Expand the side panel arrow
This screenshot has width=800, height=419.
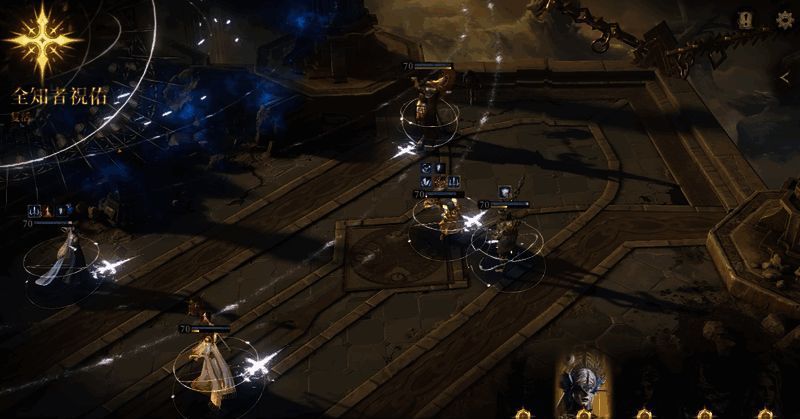pyautogui.click(x=786, y=75)
